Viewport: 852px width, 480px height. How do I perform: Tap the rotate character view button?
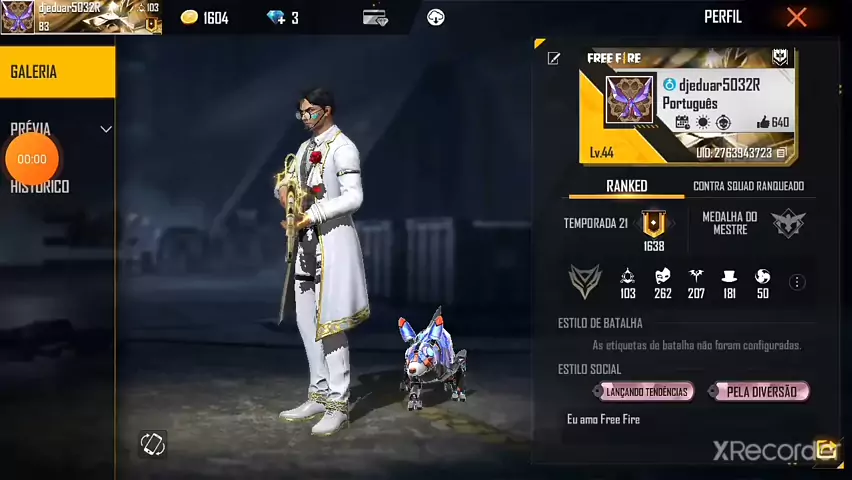pos(153,444)
